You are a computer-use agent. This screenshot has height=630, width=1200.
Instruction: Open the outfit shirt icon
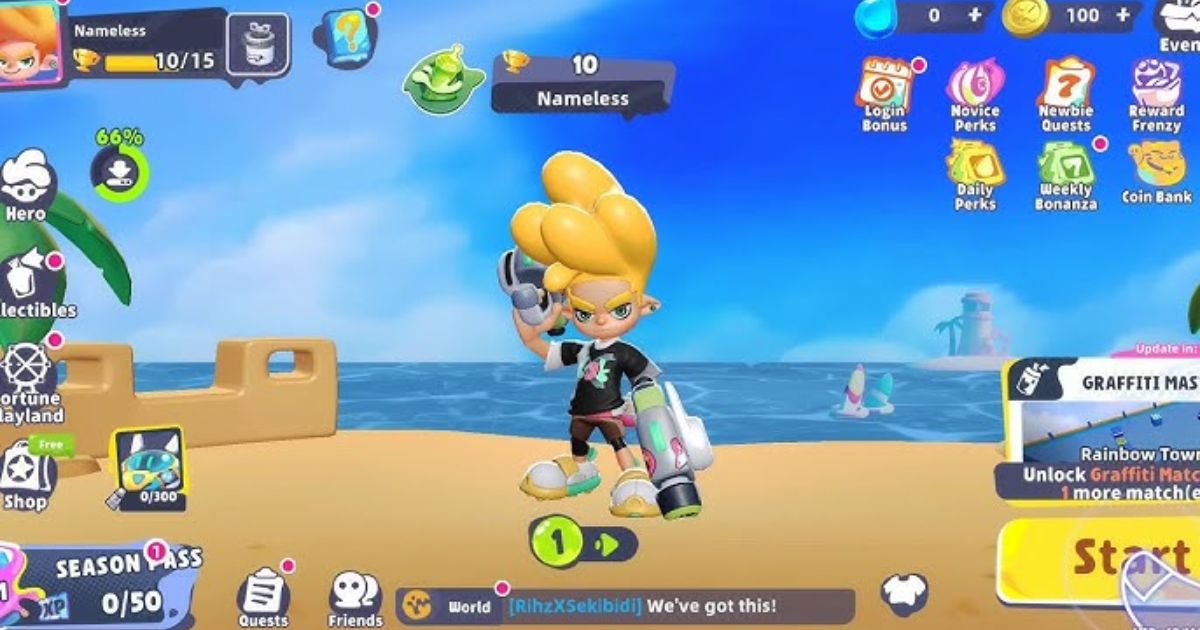point(904,592)
